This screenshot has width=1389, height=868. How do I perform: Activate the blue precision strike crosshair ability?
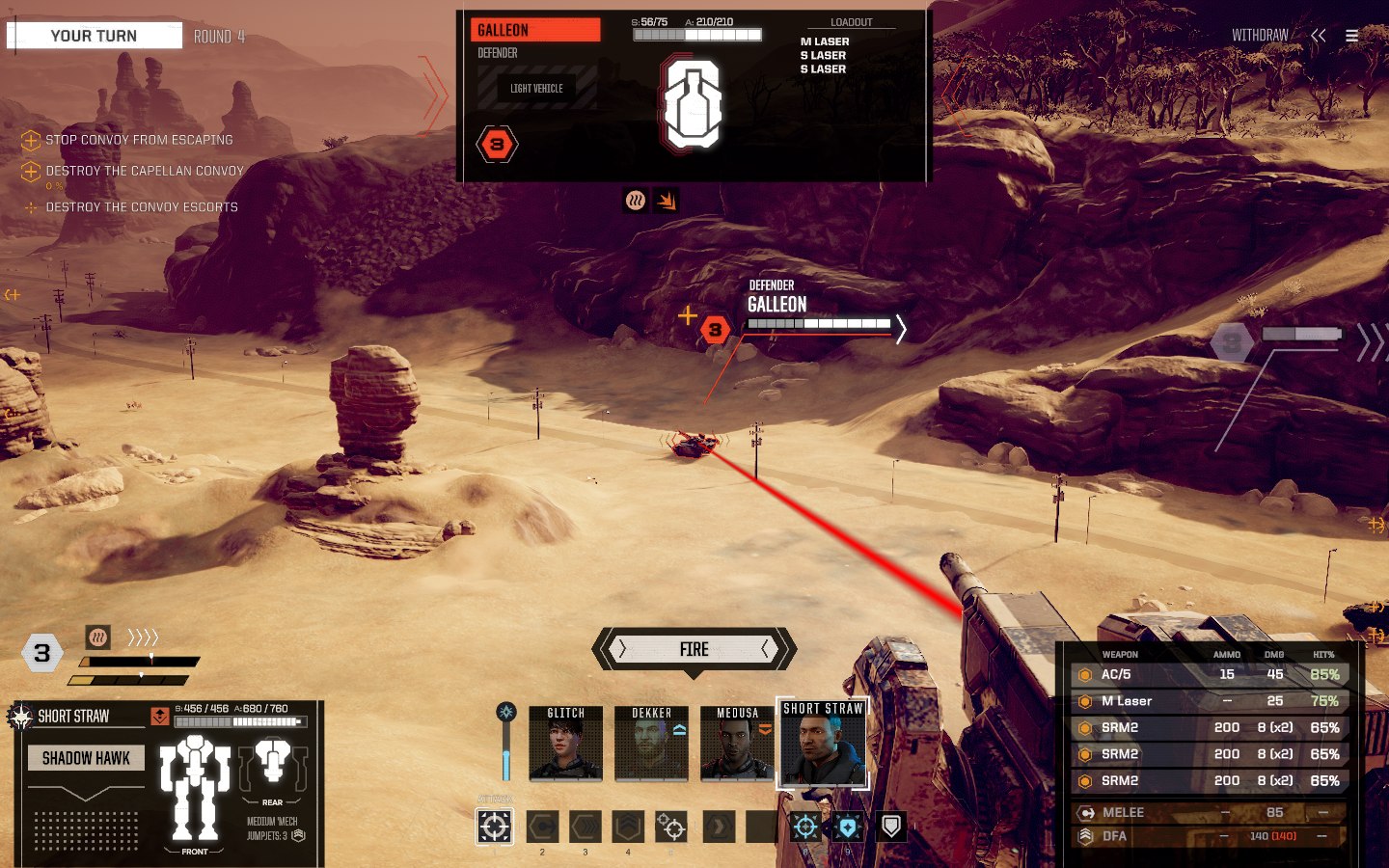coord(805,827)
